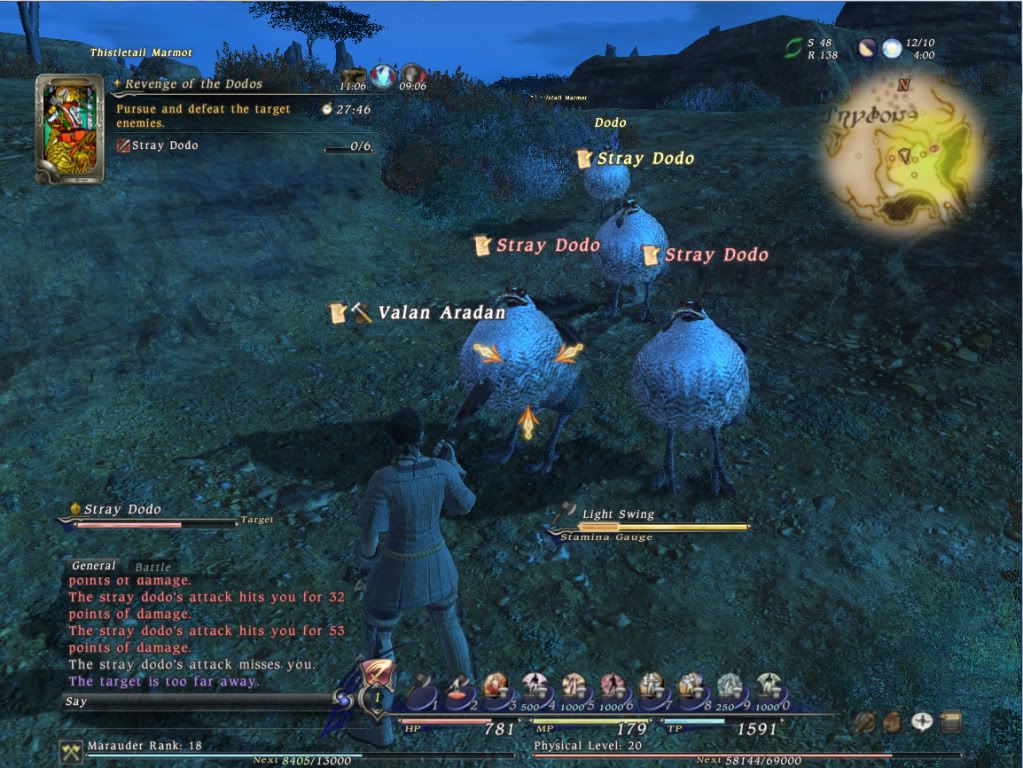Switch to the General chat tab
Viewport: 1023px width, 768px height.
coord(94,566)
